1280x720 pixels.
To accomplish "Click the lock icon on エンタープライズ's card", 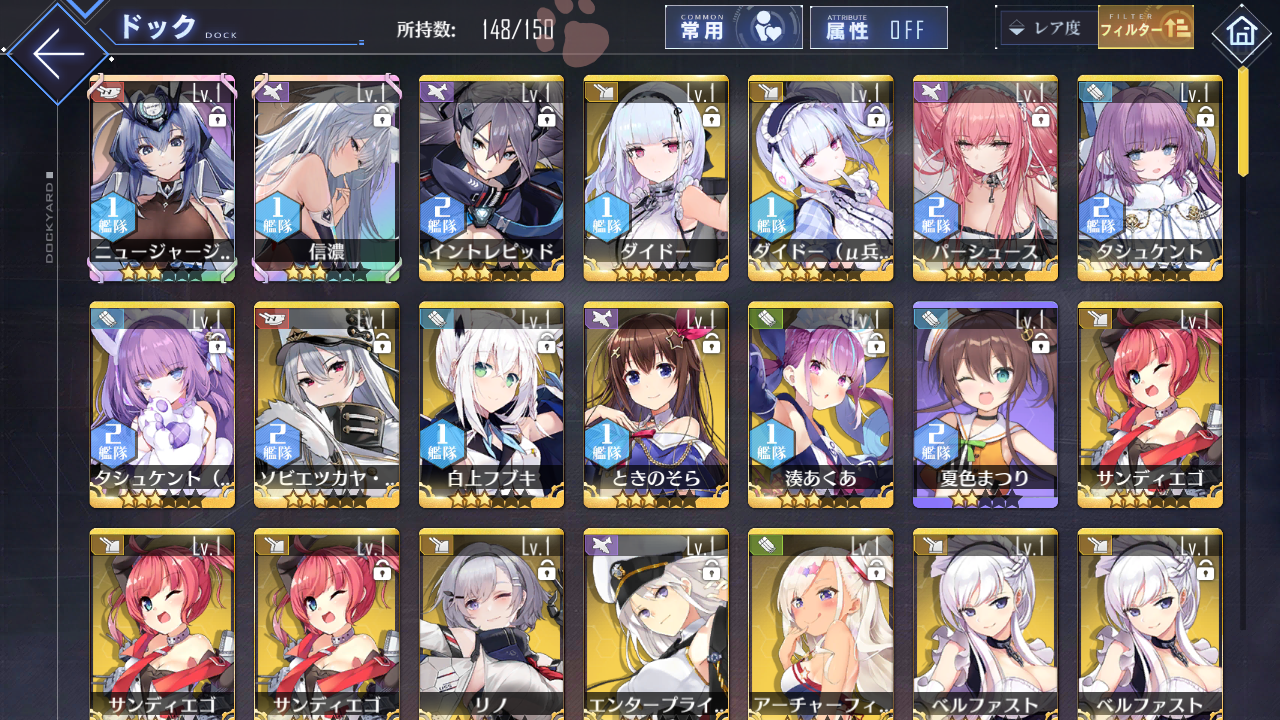I will 710,571.
